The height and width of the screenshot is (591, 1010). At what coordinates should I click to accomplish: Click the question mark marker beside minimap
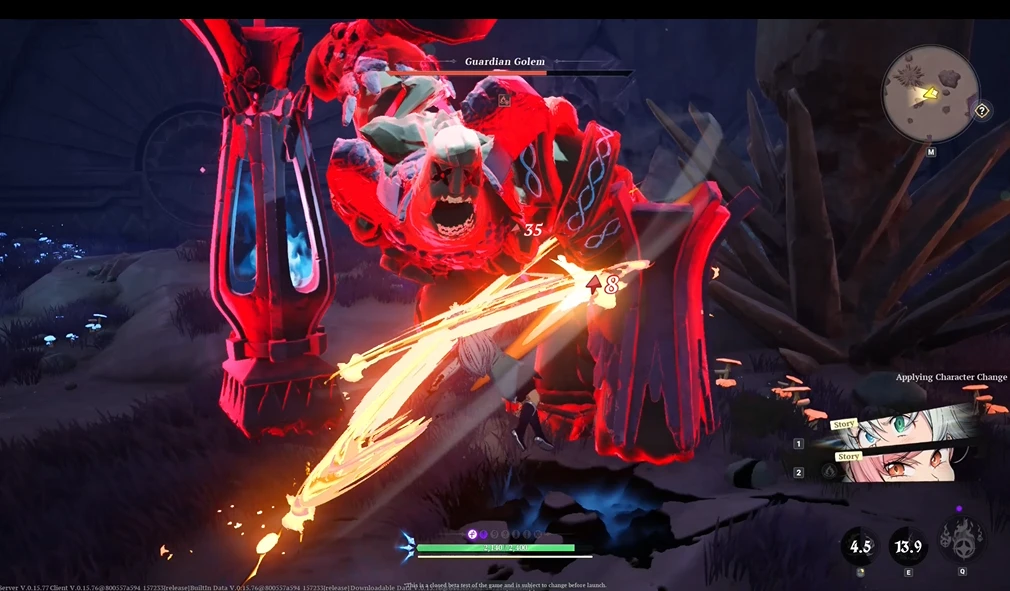(982, 111)
